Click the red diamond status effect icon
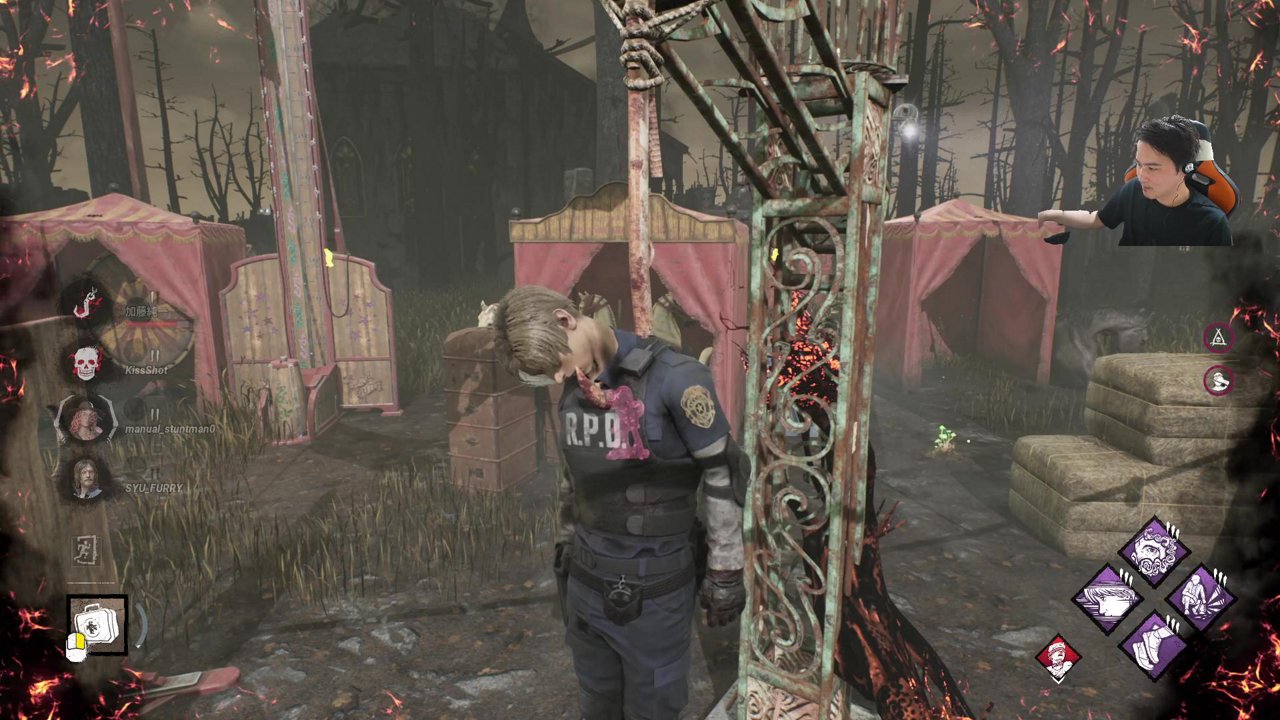 (x=1058, y=657)
